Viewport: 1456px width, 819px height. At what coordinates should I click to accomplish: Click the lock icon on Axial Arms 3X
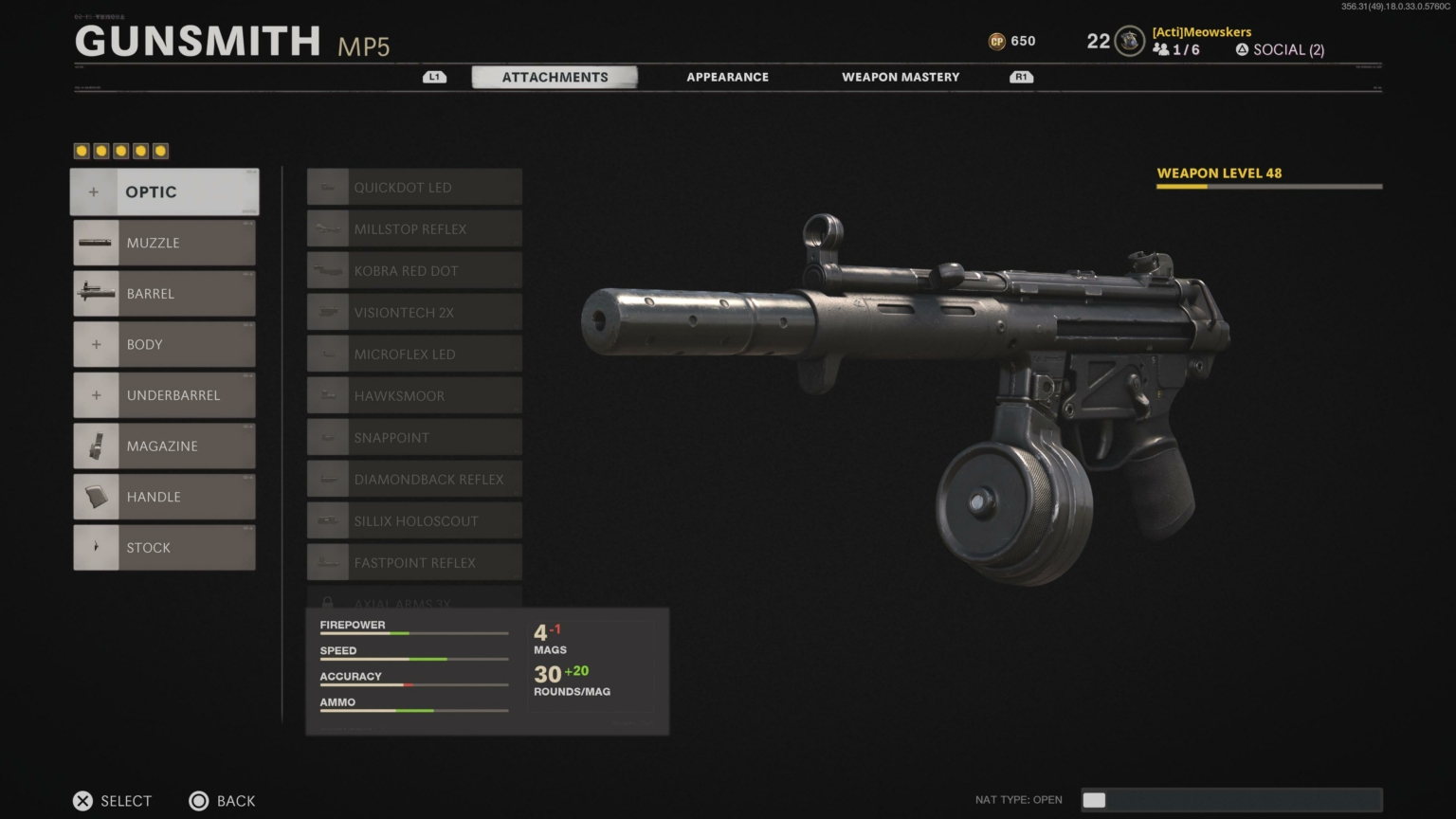point(328,602)
